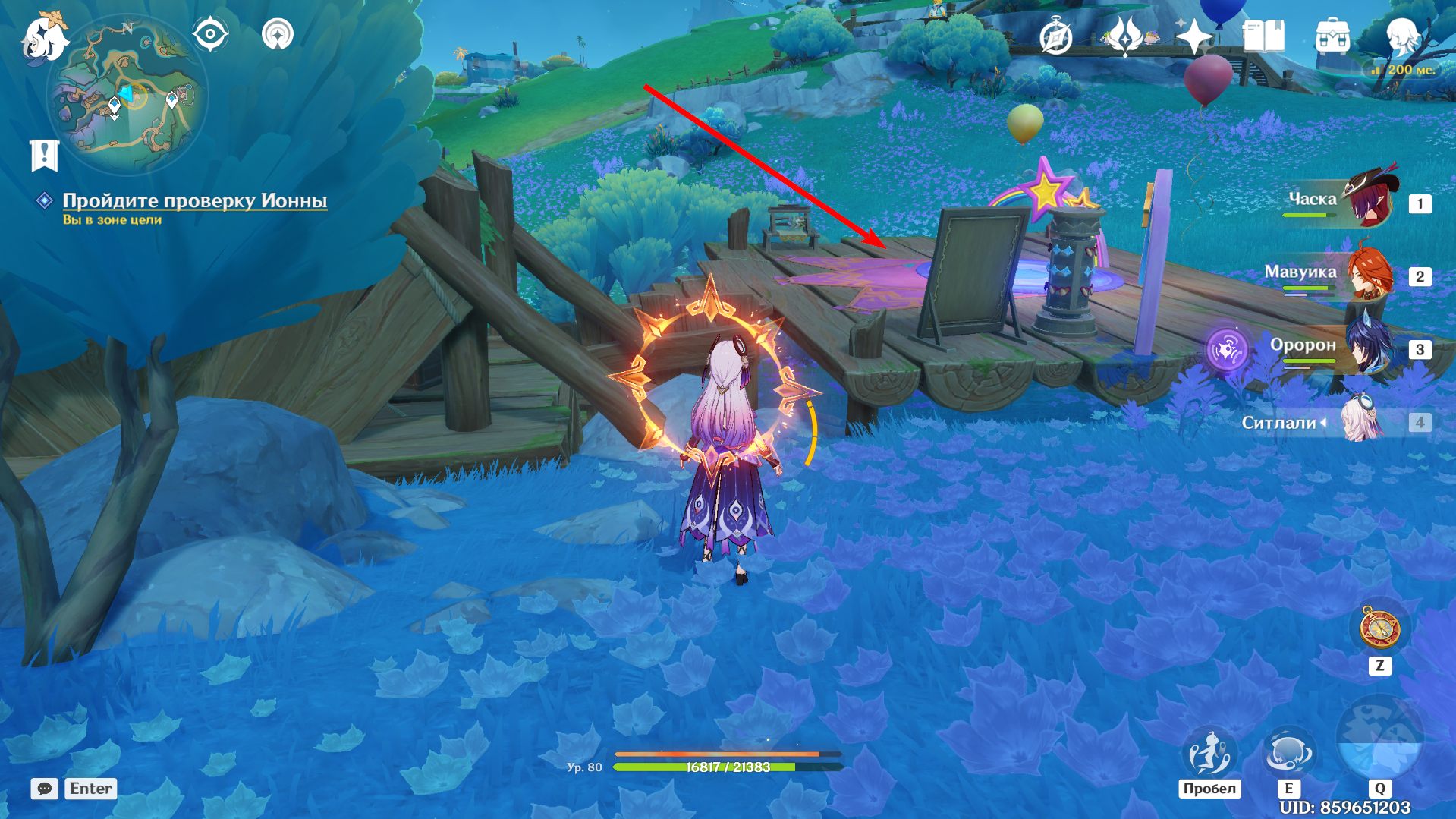Viewport: 1456px width, 819px height.
Task: Open the character menu head icon
Action: point(1402,36)
